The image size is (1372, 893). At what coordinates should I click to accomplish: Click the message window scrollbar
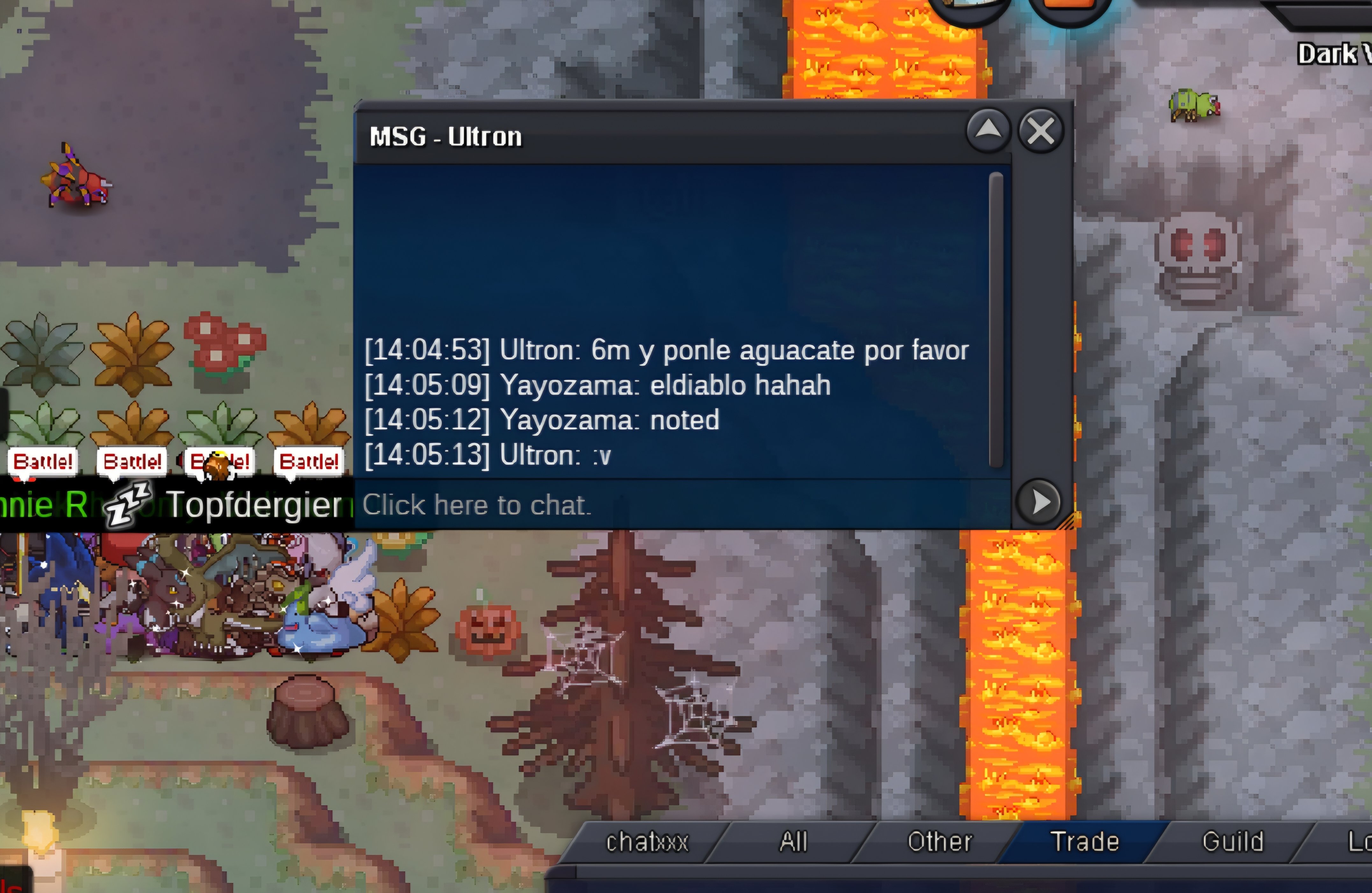pyautogui.click(x=996, y=320)
